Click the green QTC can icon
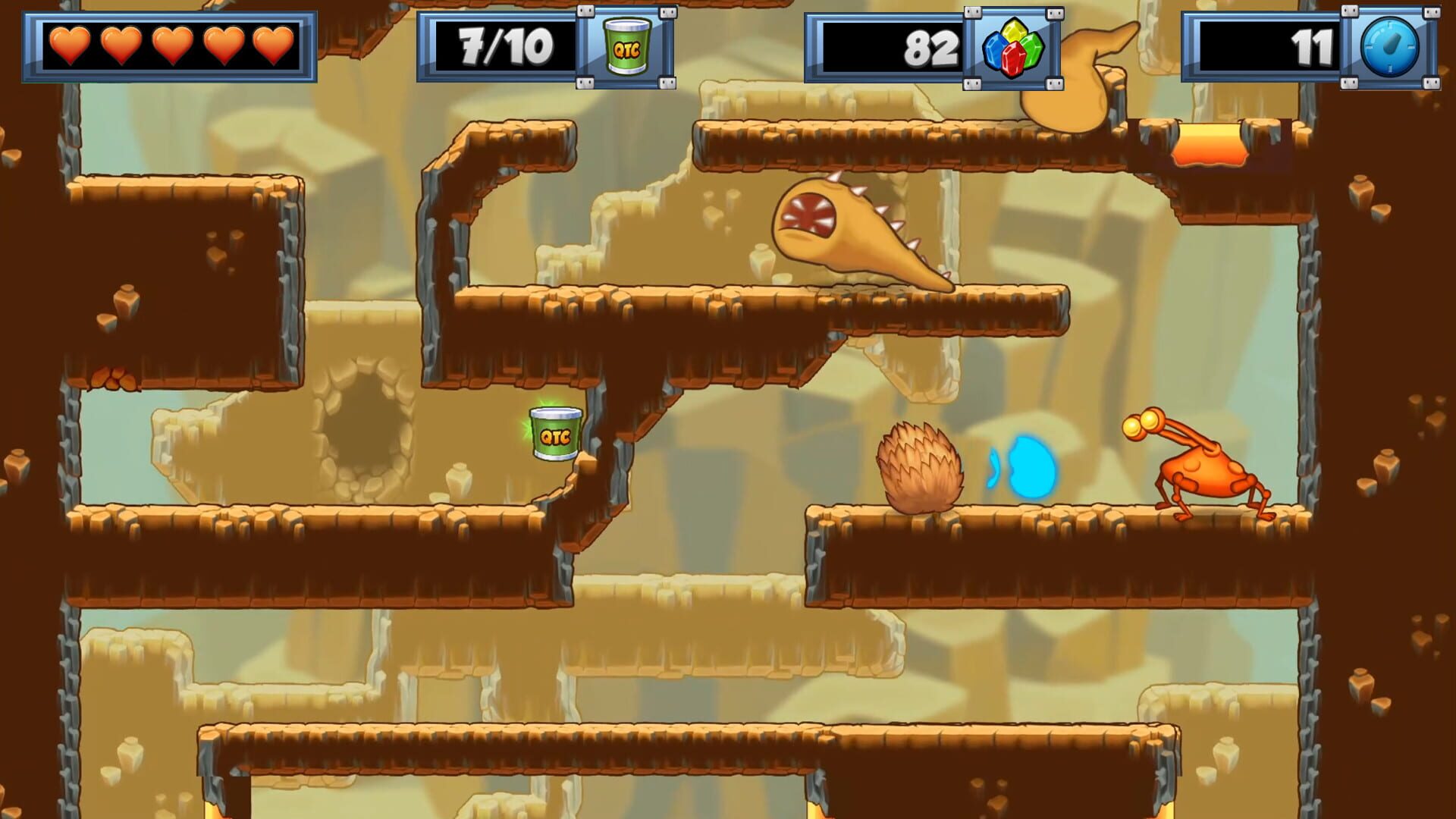This screenshot has width=1456, height=819. [626, 48]
